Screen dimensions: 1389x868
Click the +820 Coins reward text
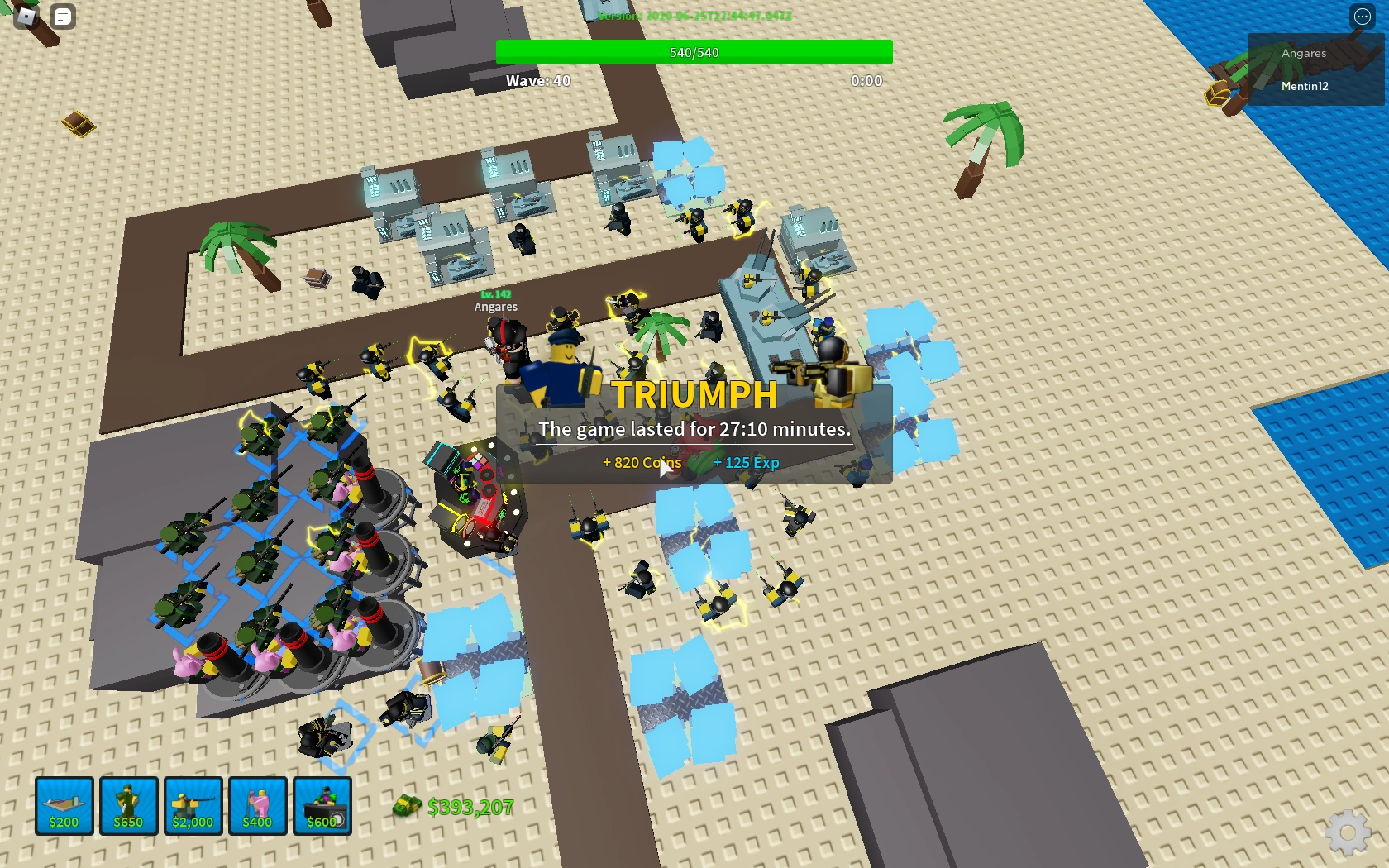642,463
